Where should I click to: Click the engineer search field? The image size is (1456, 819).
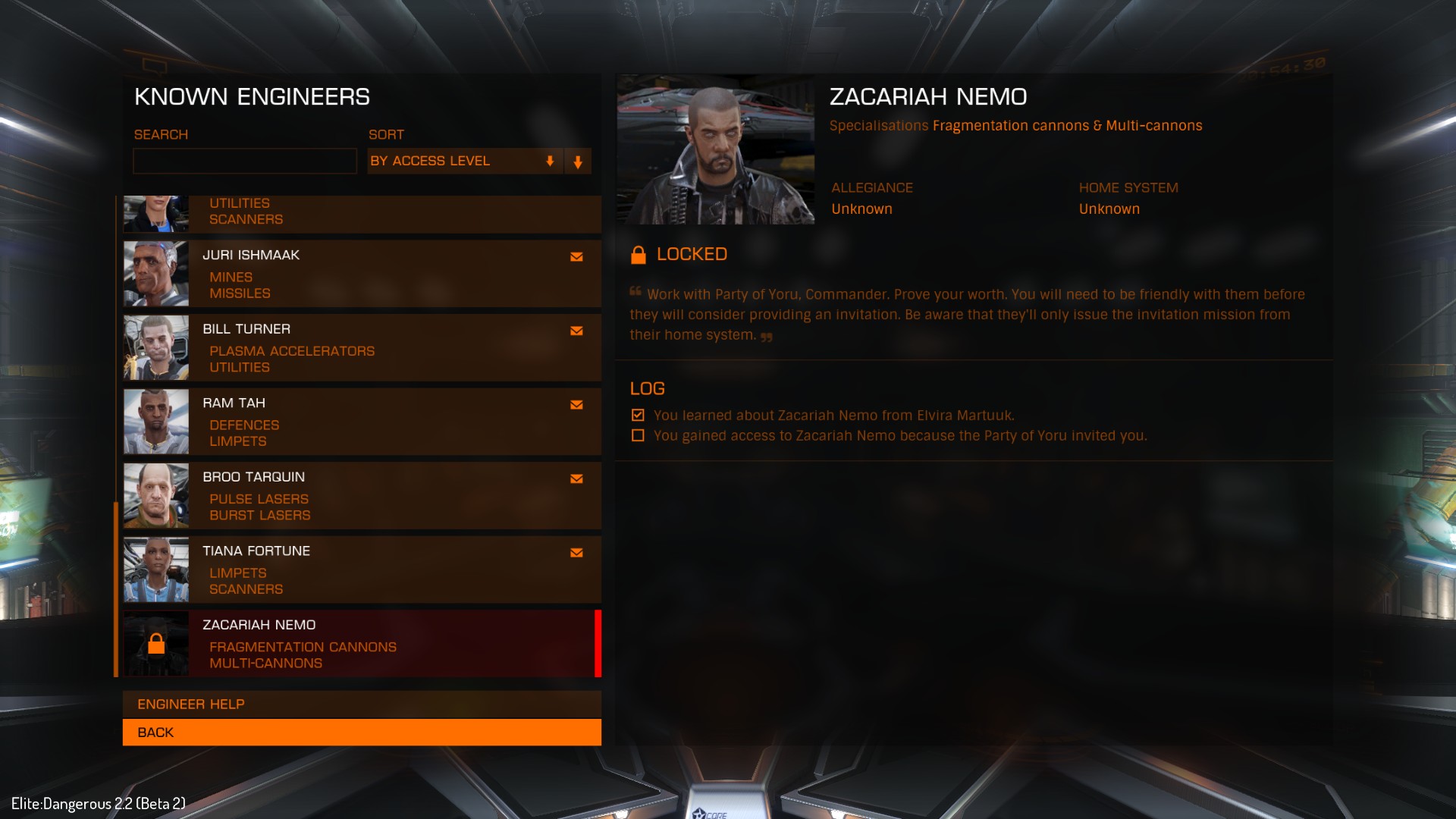coord(244,161)
